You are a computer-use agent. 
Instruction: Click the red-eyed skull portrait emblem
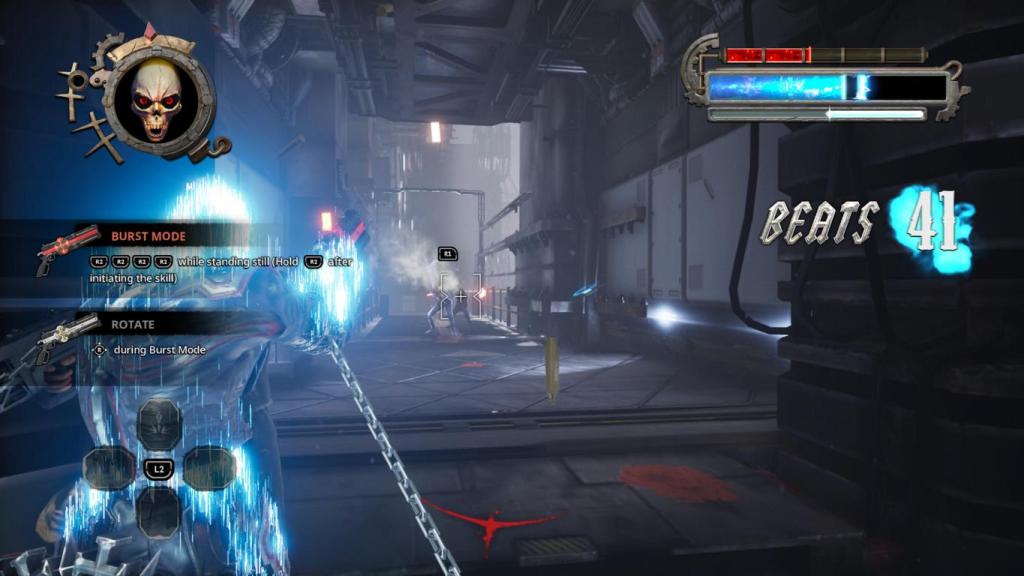157,99
